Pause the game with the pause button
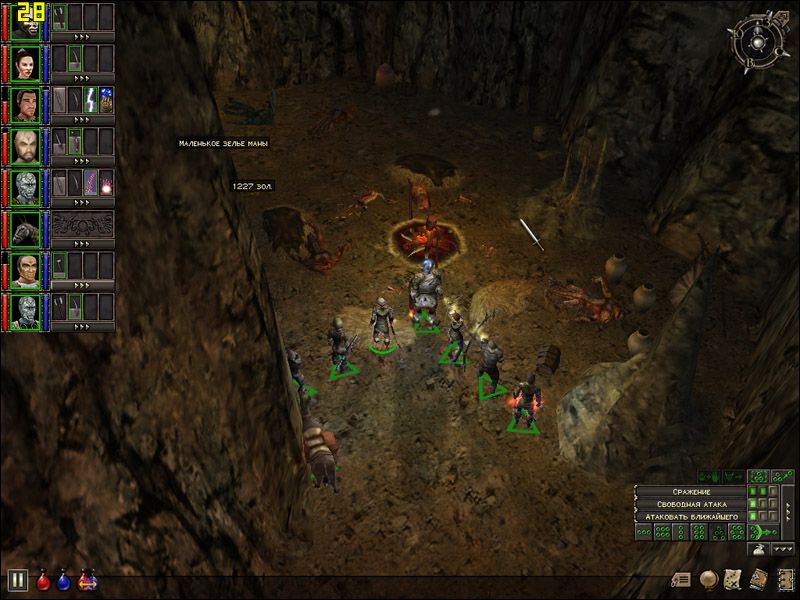Image resolution: width=800 pixels, height=600 pixels. click(x=17, y=580)
